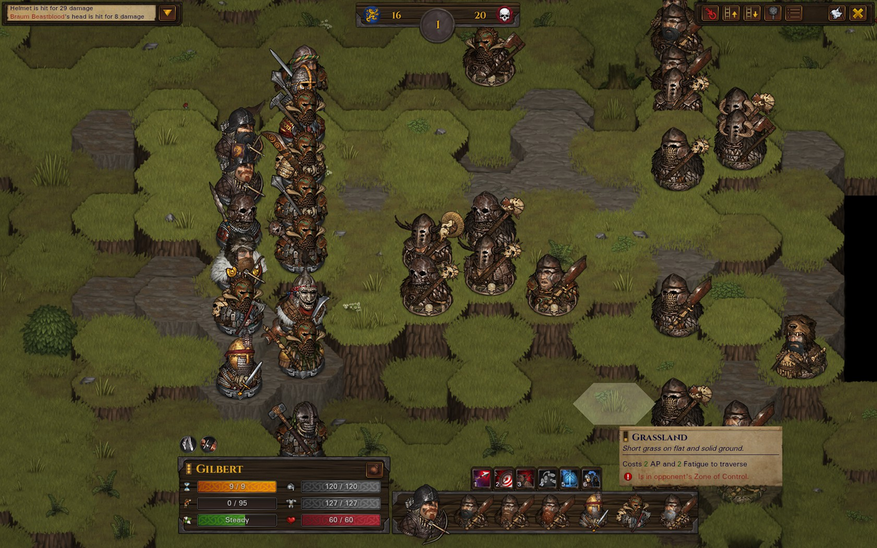The image size is (877, 548).
Task: Select Gilbert's large portrait in the turn order bar
Action: [424, 510]
